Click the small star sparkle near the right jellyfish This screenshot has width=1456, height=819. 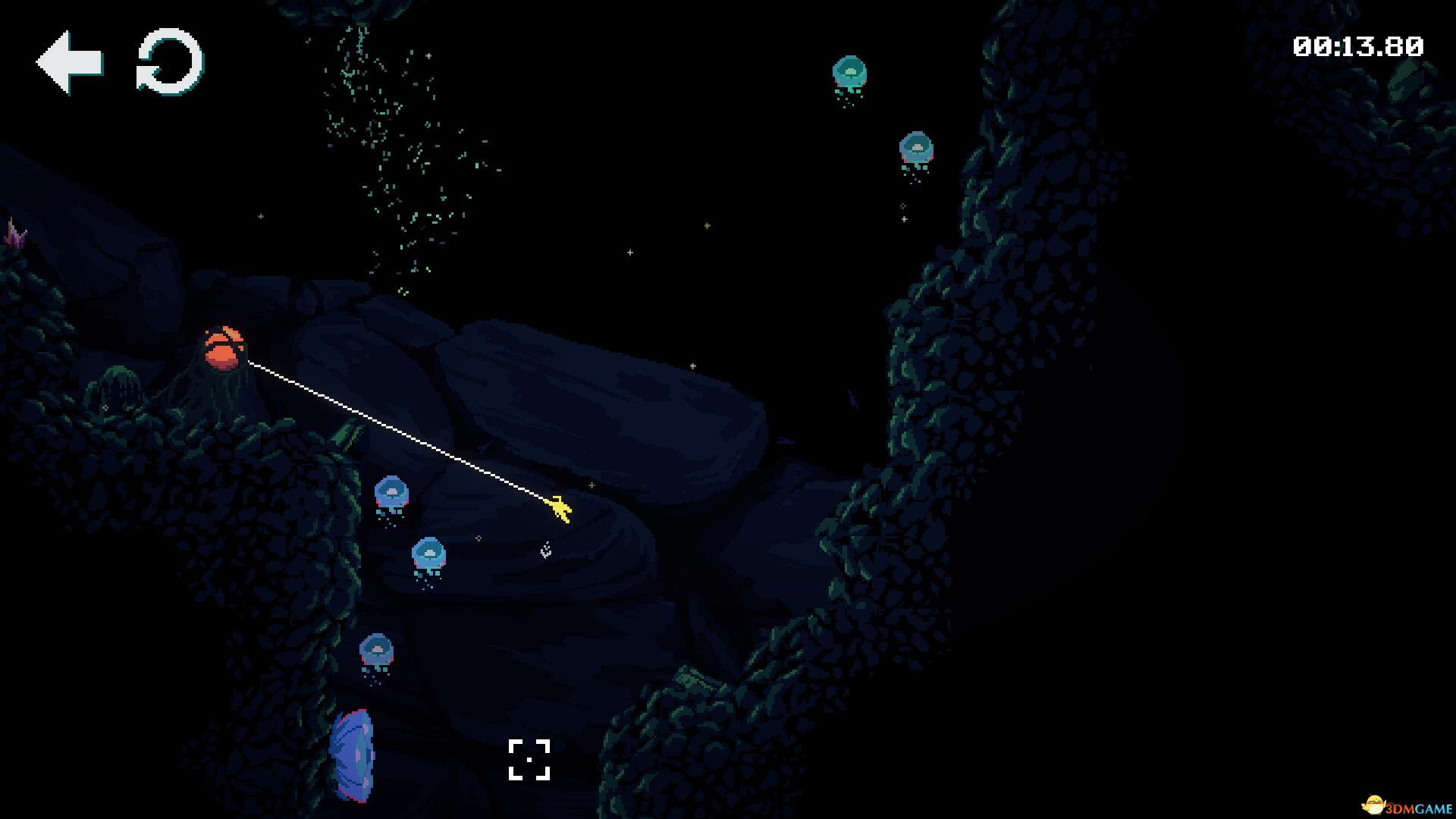coord(902,221)
